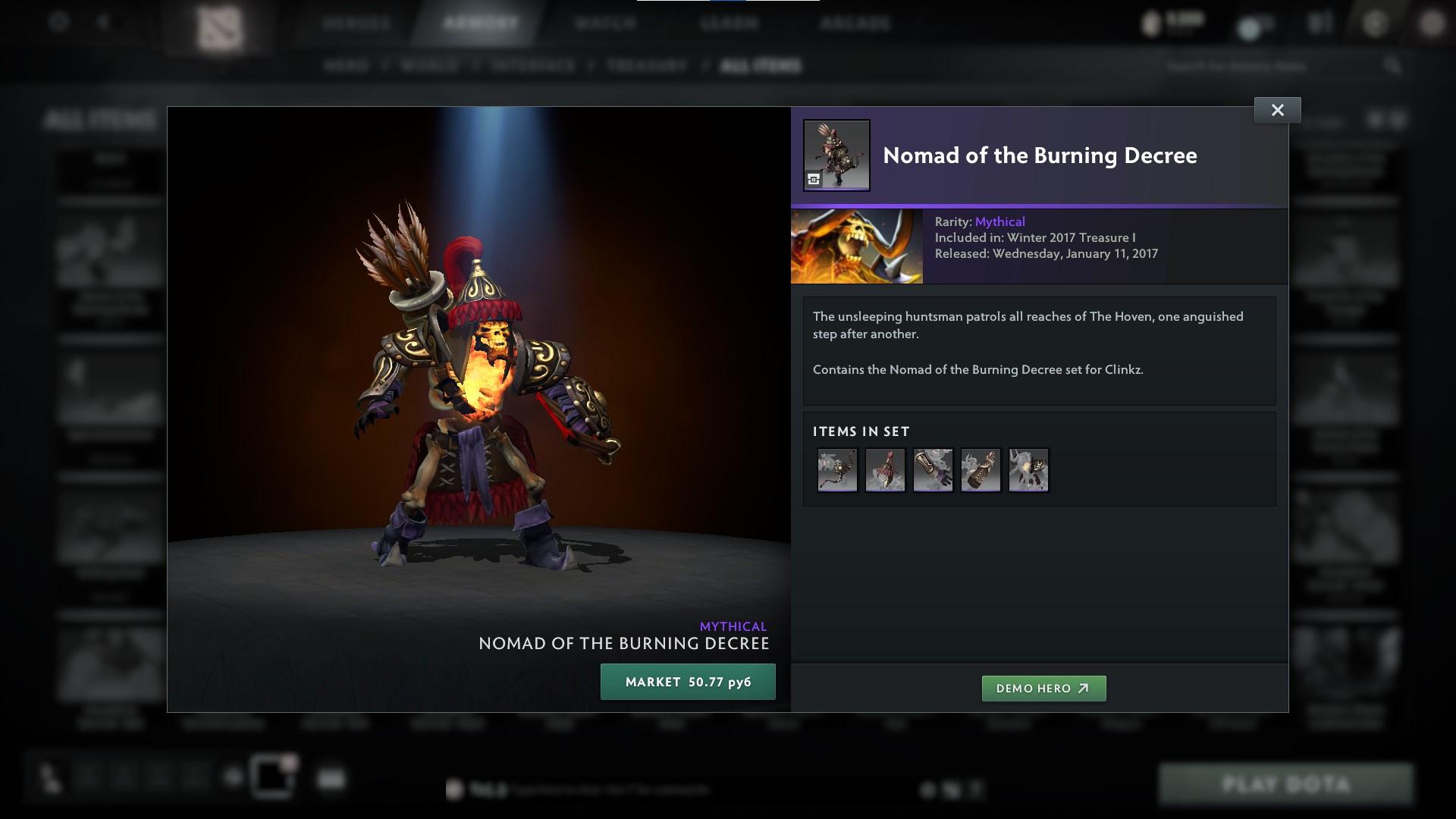The height and width of the screenshot is (819, 1456).
Task: Select the bow item in Items In Set
Action: [x=837, y=470]
